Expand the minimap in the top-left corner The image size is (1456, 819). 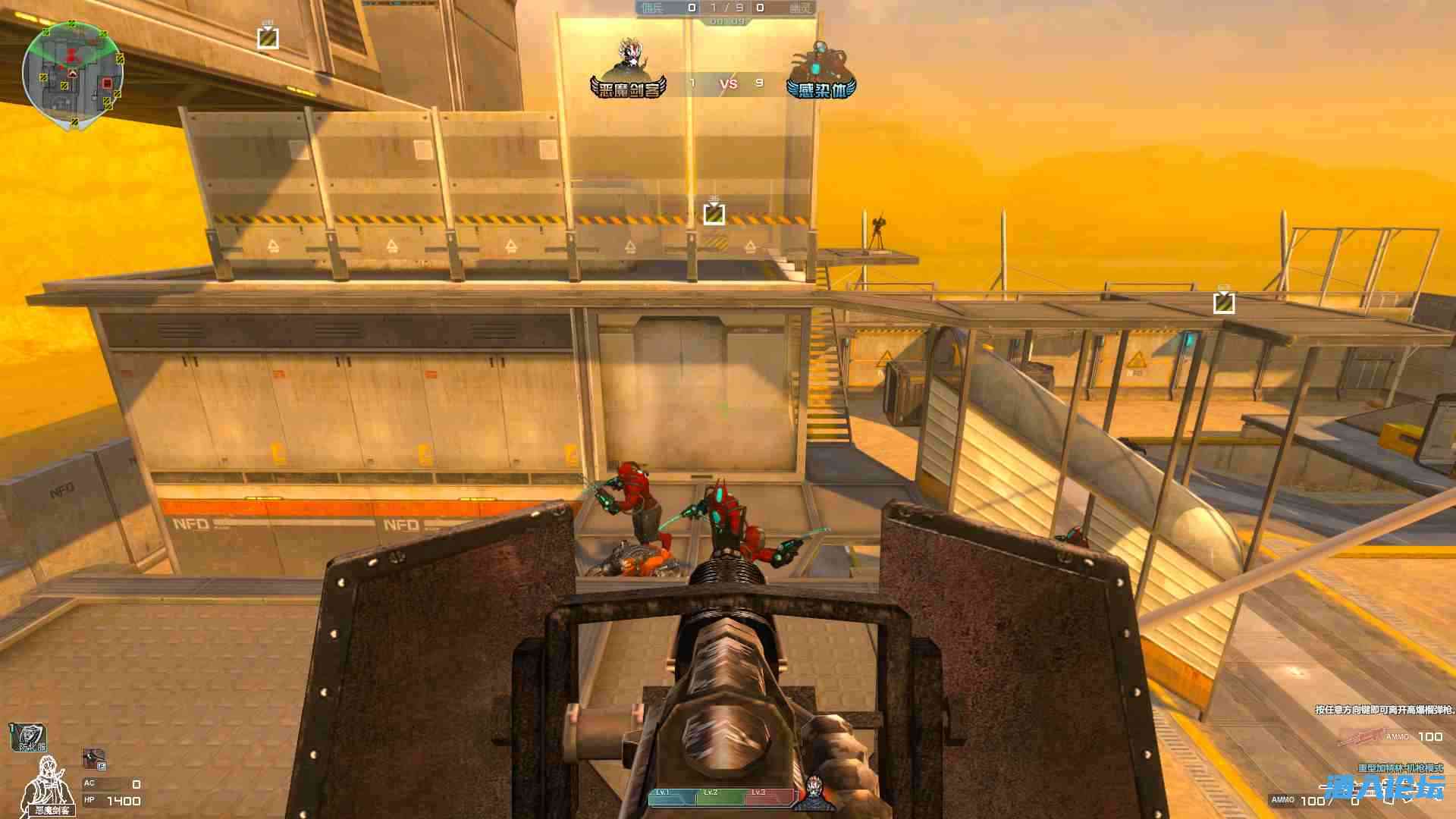pos(74,72)
